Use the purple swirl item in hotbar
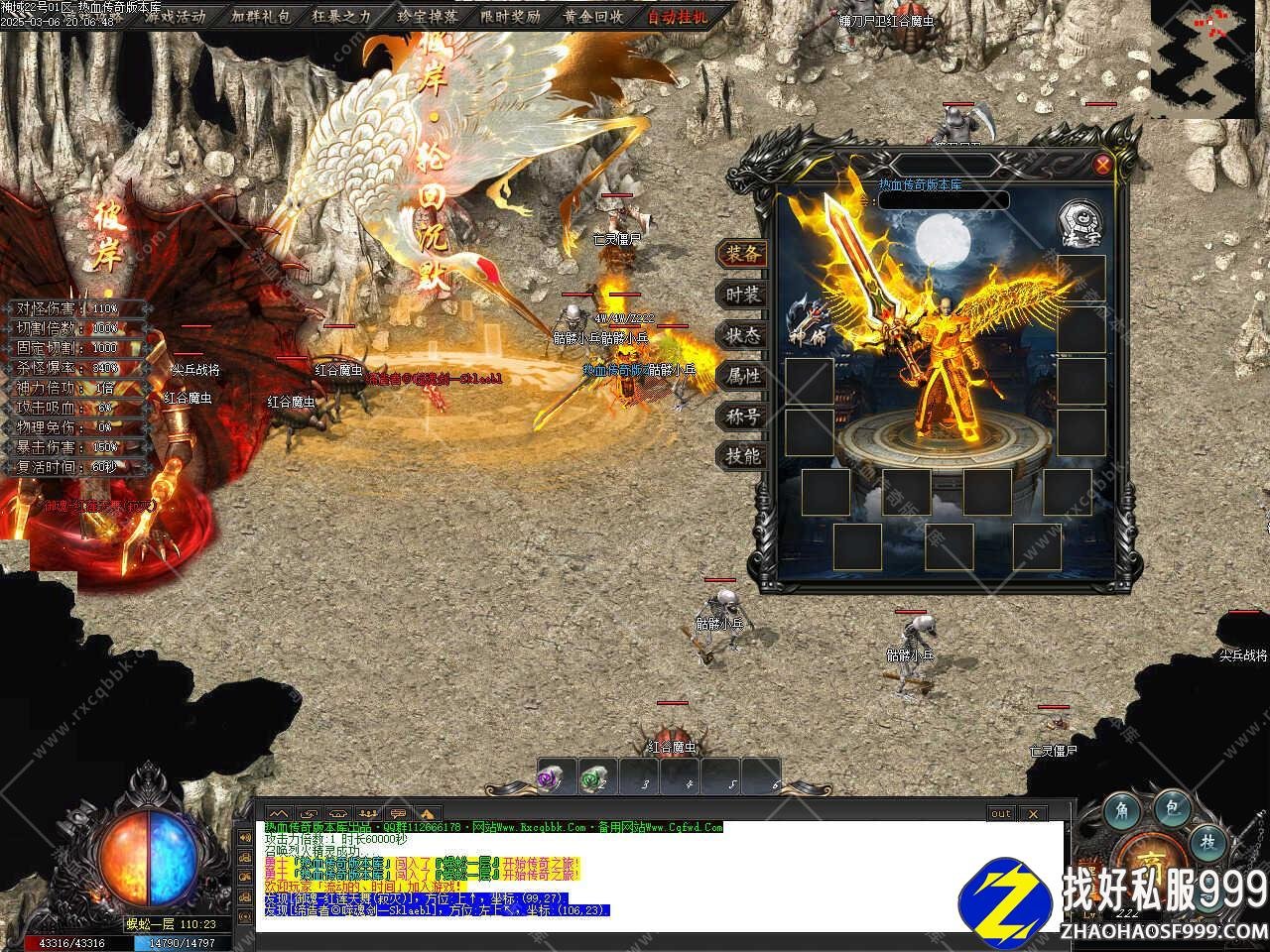 pyautogui.click(x=555, y=778)
